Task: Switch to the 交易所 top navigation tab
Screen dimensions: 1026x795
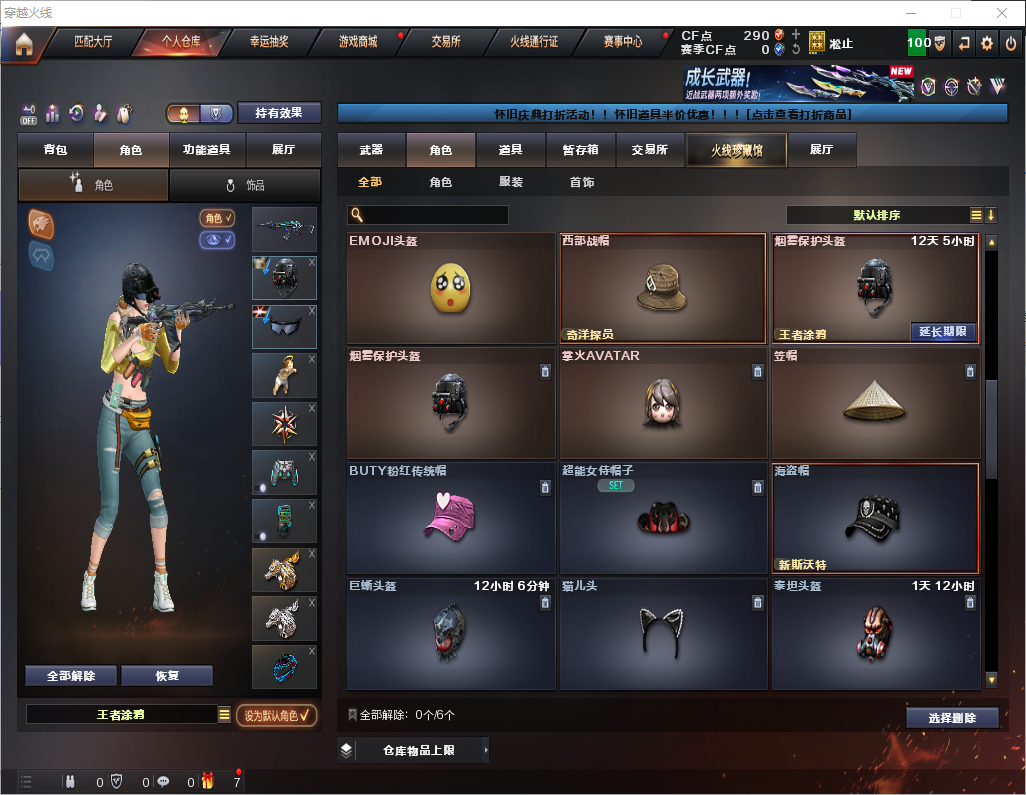Action: click(446, 42)
